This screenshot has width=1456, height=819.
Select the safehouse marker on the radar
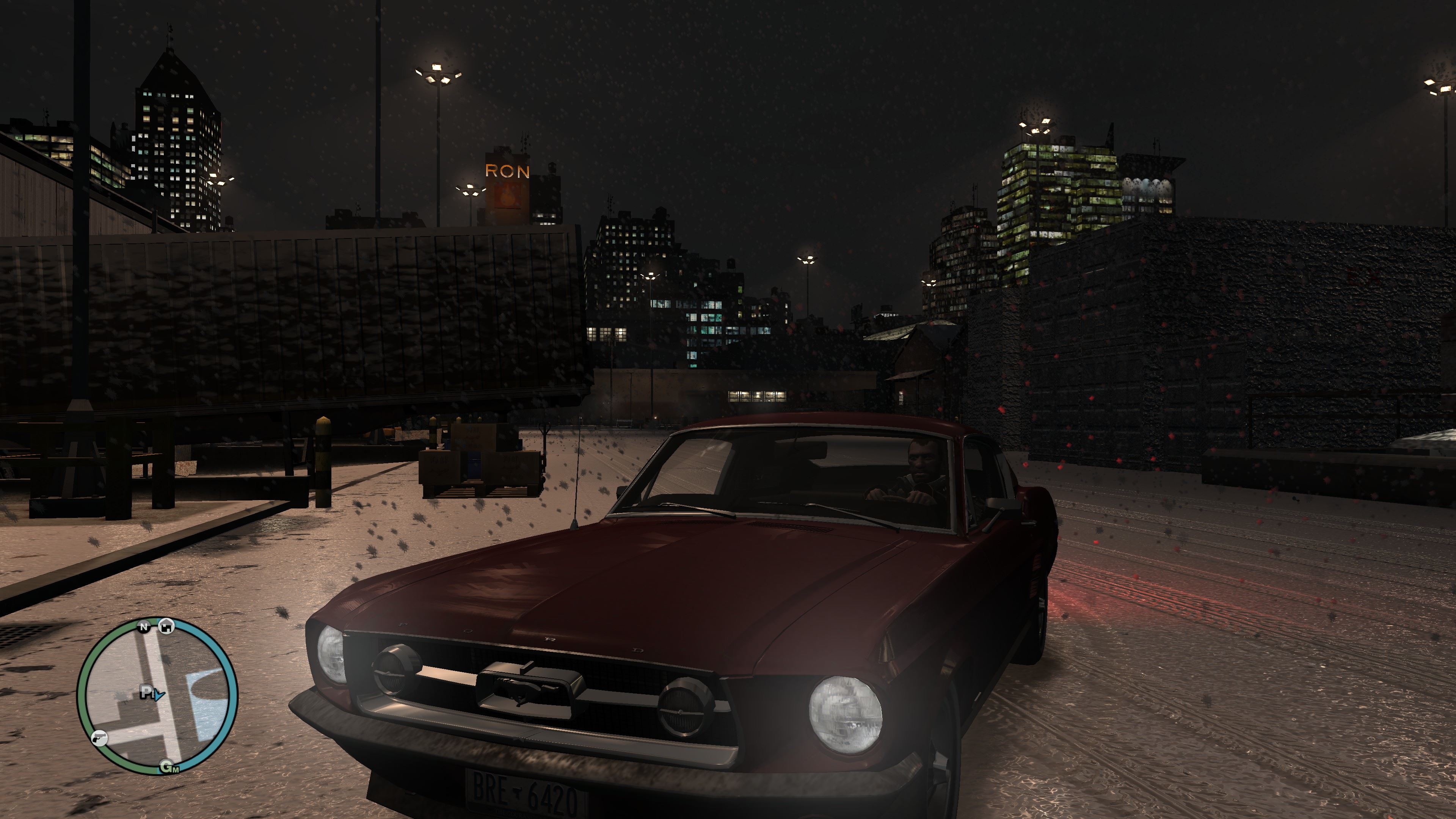point(166,626)
